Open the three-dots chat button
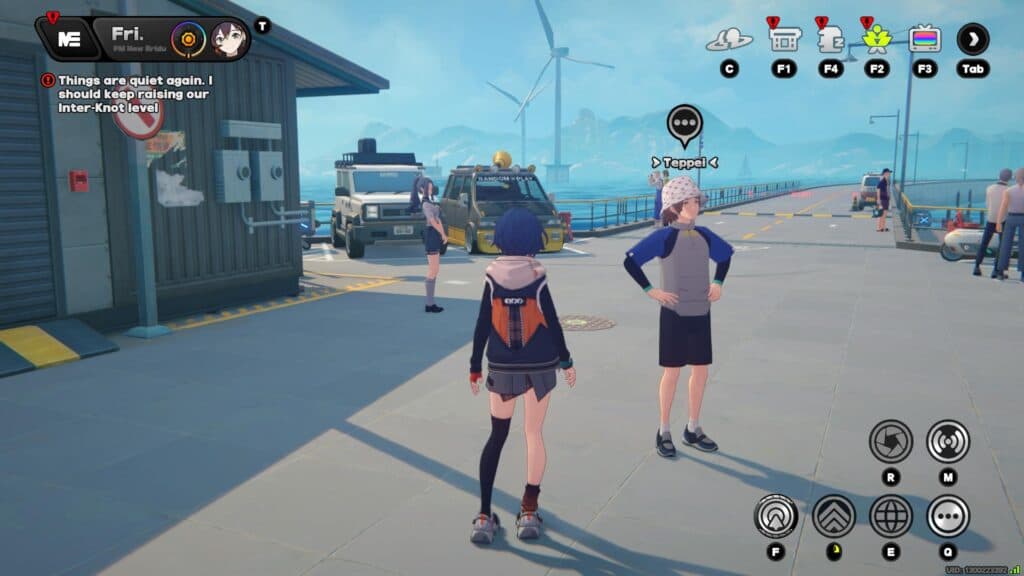 click(947, 516)
